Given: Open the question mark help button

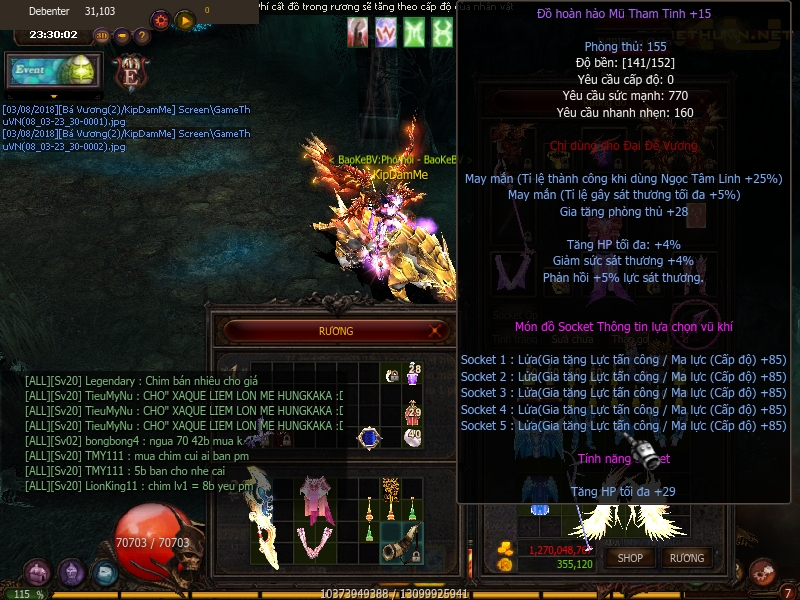Looking at the screenshot, I should (x=142, y=36).
